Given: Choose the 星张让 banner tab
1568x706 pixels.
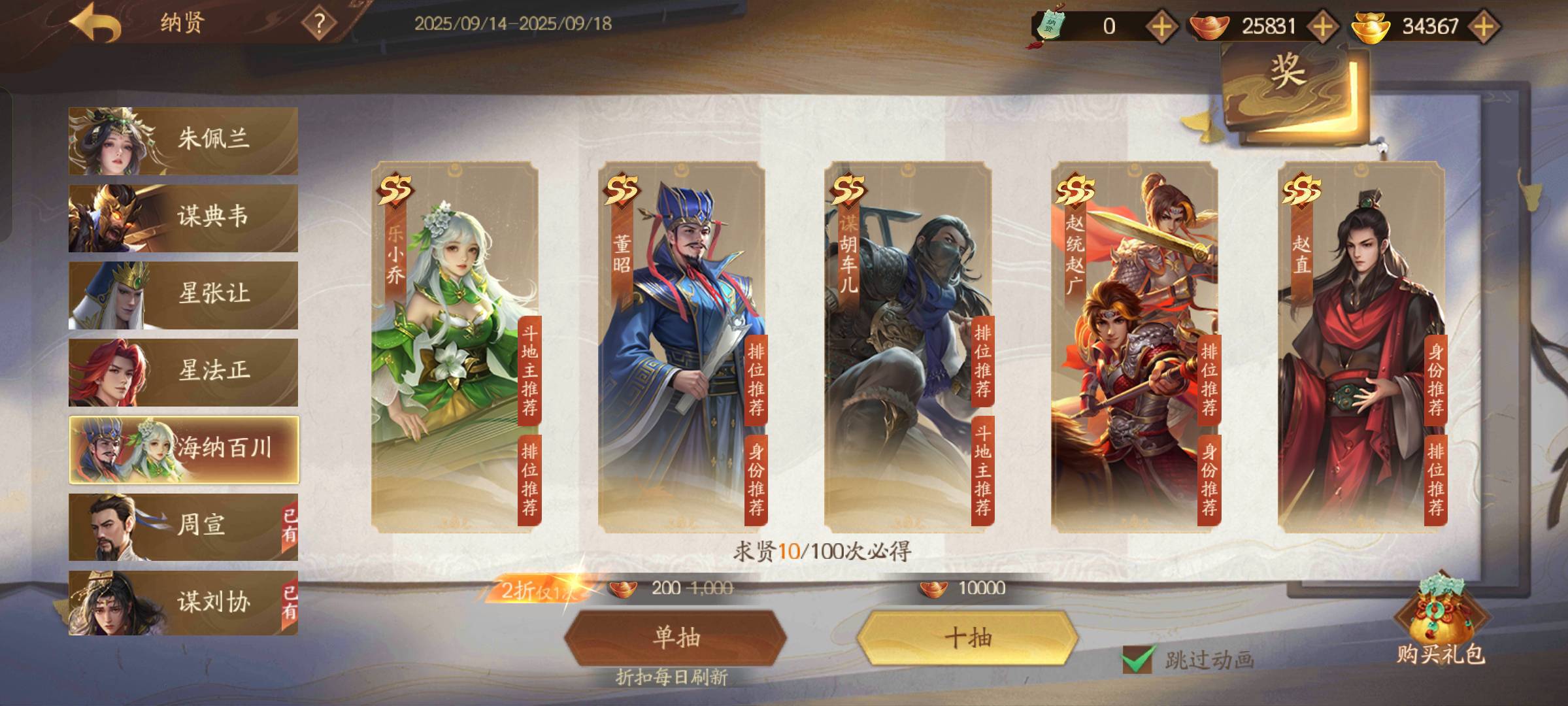Looking at the screenshot, I should coord(183,295).
